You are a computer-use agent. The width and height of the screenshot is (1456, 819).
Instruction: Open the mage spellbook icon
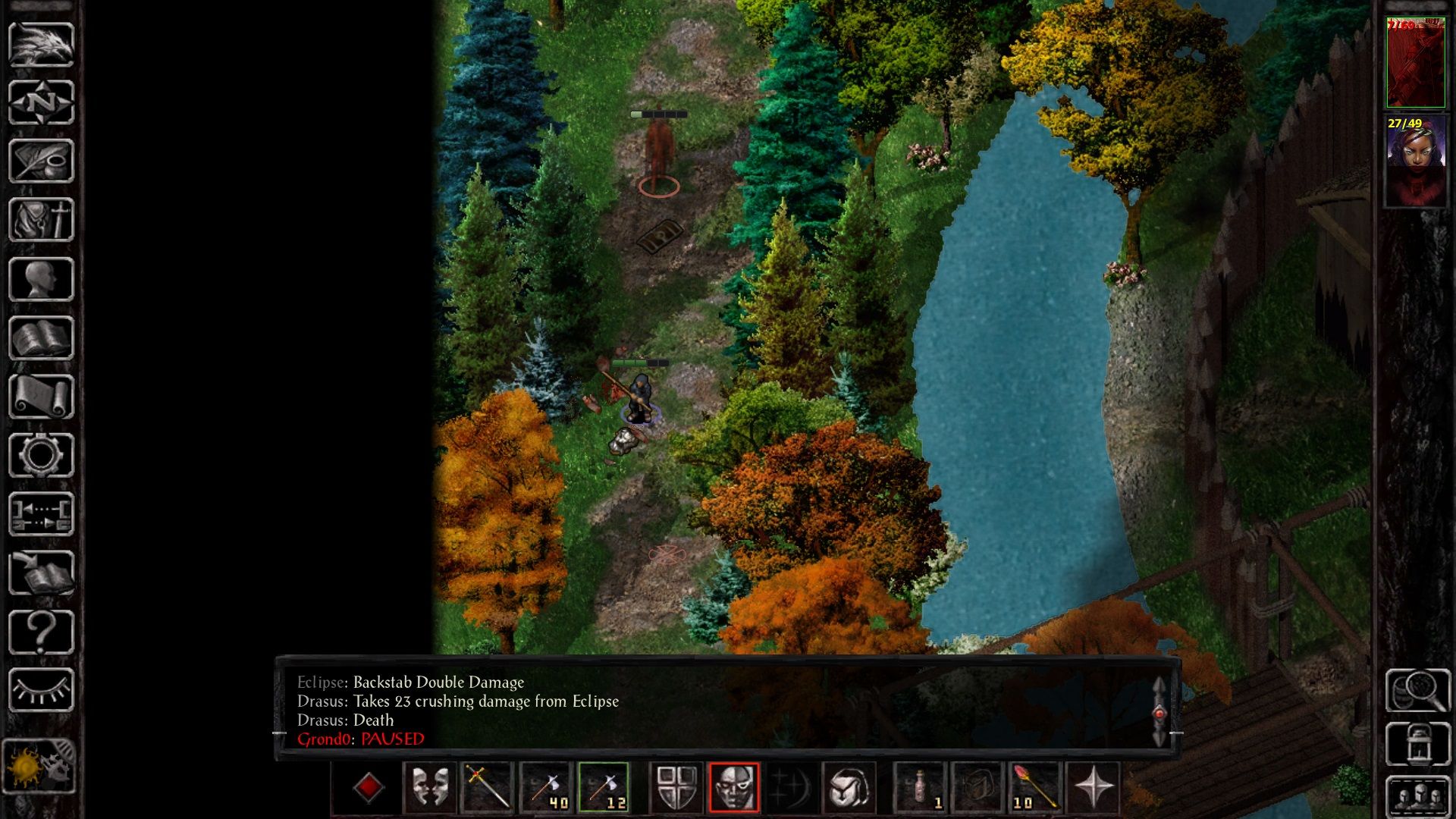coord(41,338)
